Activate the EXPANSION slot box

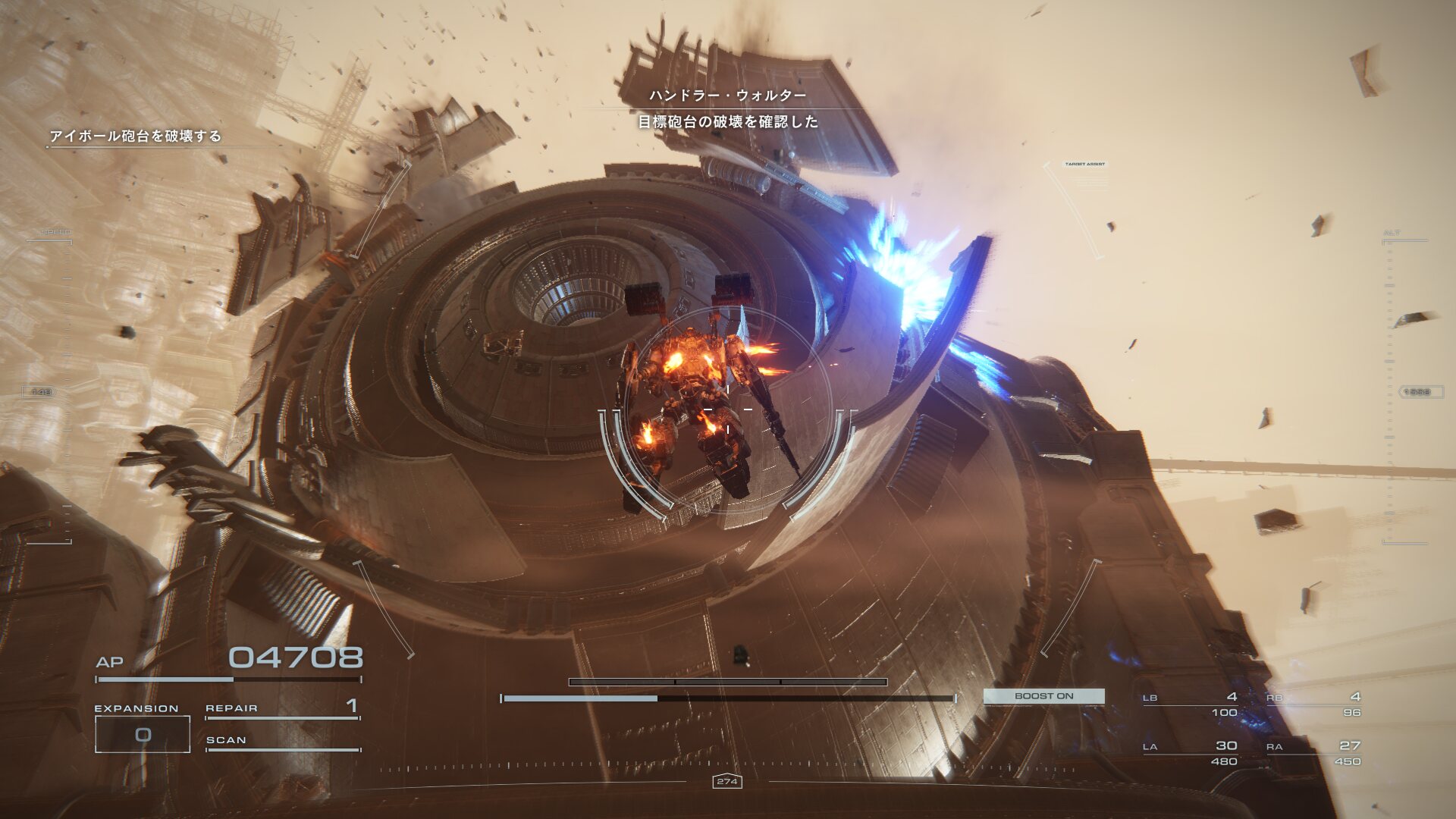pos(143,734)
